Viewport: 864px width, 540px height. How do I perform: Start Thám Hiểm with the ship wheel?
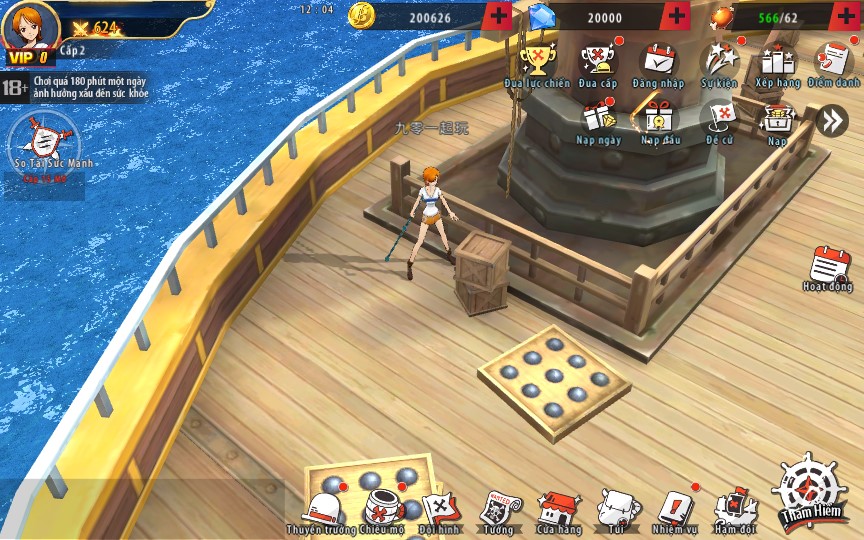tap(810, 491)
